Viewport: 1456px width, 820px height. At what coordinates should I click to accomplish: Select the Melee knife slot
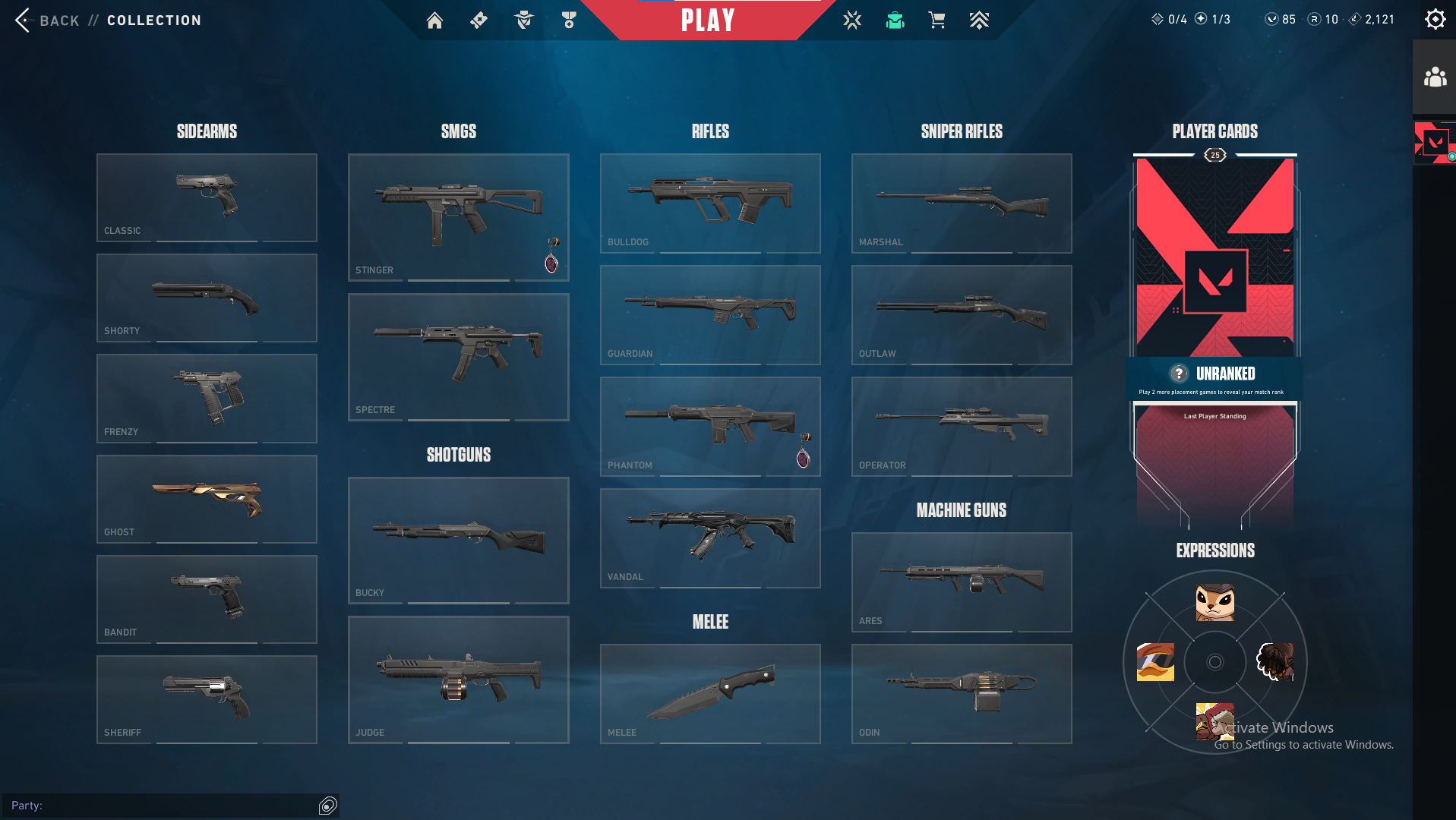pos(709,693)
